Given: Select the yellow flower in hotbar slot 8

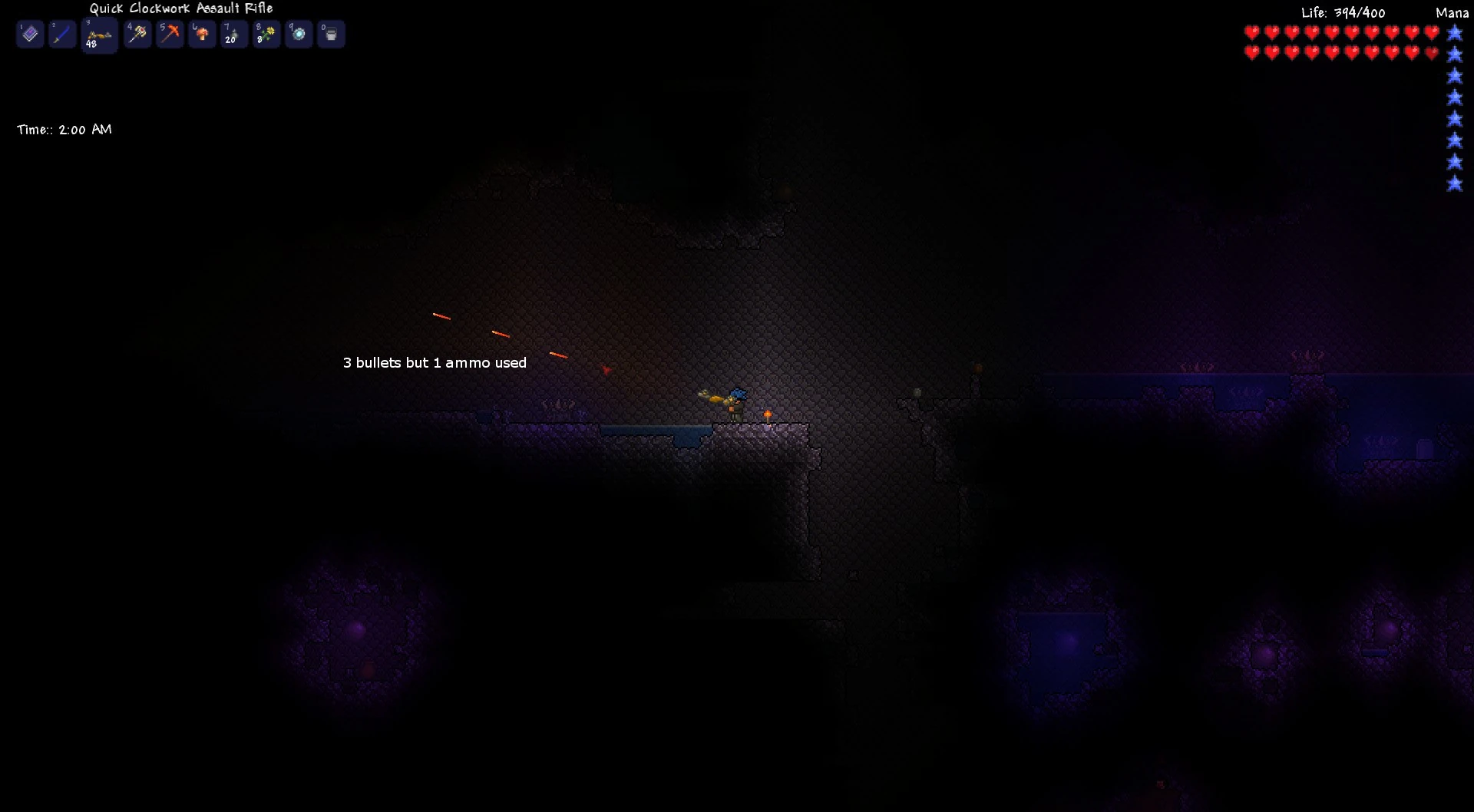Looking at the screenshot, I should (x=266, y=34).
